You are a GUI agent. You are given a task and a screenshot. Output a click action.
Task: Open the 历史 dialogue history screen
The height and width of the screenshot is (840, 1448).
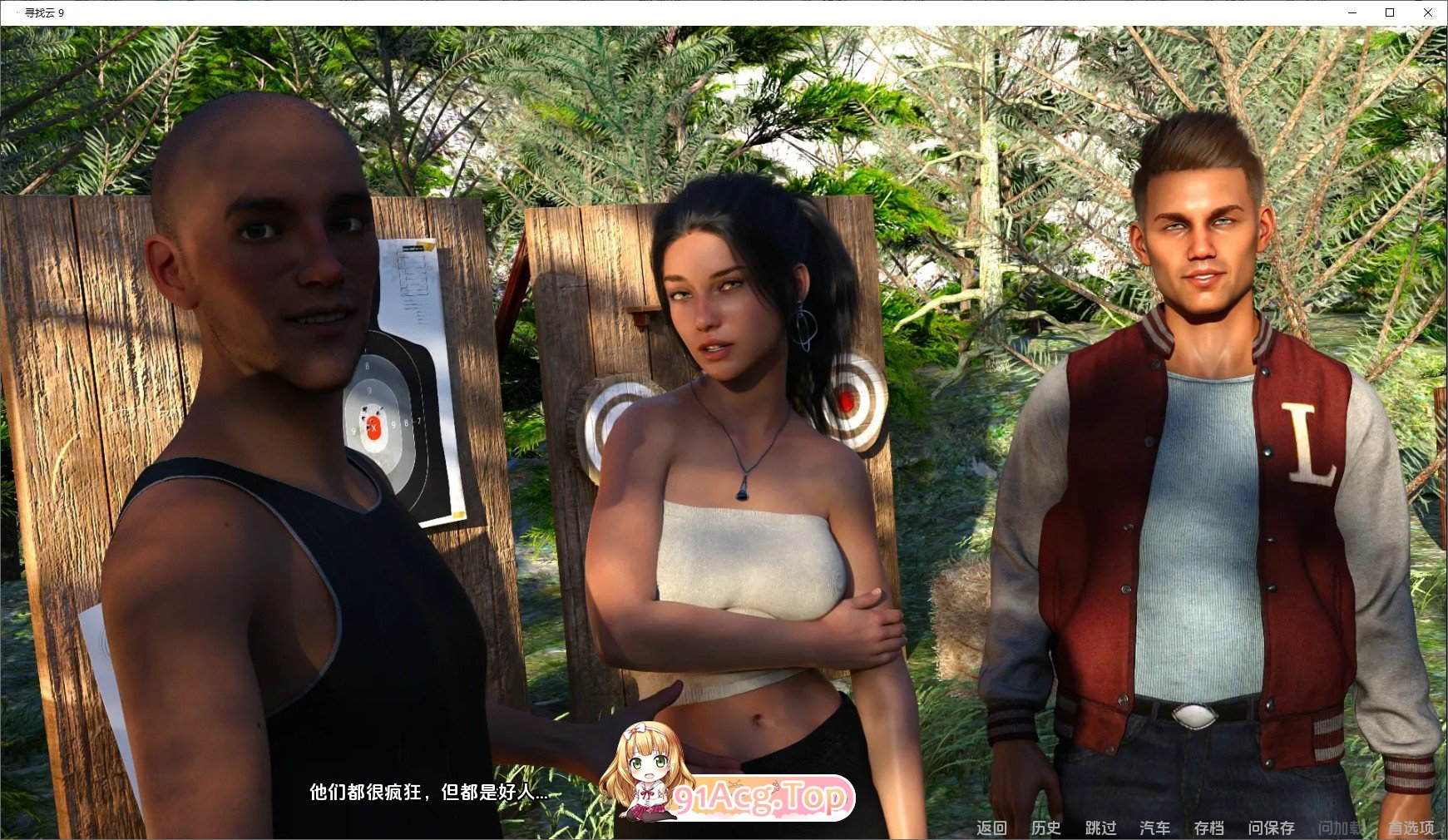[1046, 828]
